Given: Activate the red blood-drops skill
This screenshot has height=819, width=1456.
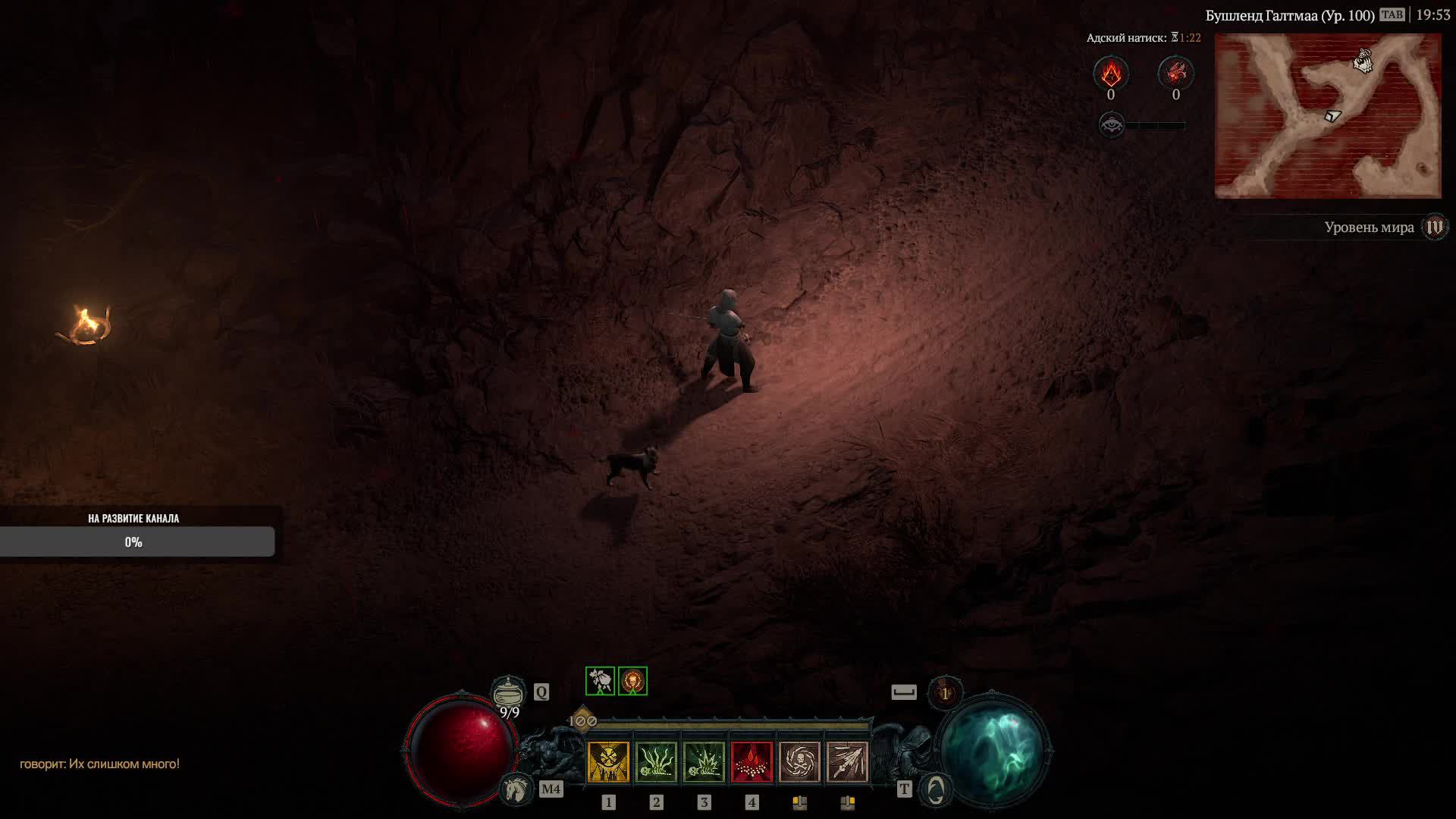Looking at the screenshot, I should (x=752, y=761).
